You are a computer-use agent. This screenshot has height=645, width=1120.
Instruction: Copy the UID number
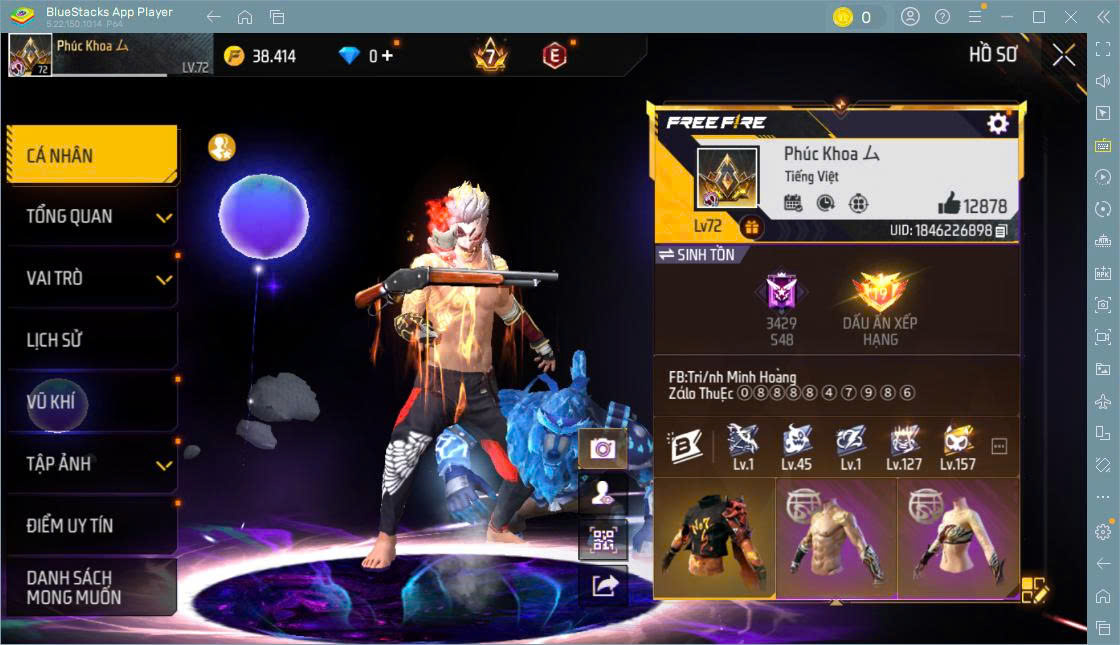(x=1001, y=231)
